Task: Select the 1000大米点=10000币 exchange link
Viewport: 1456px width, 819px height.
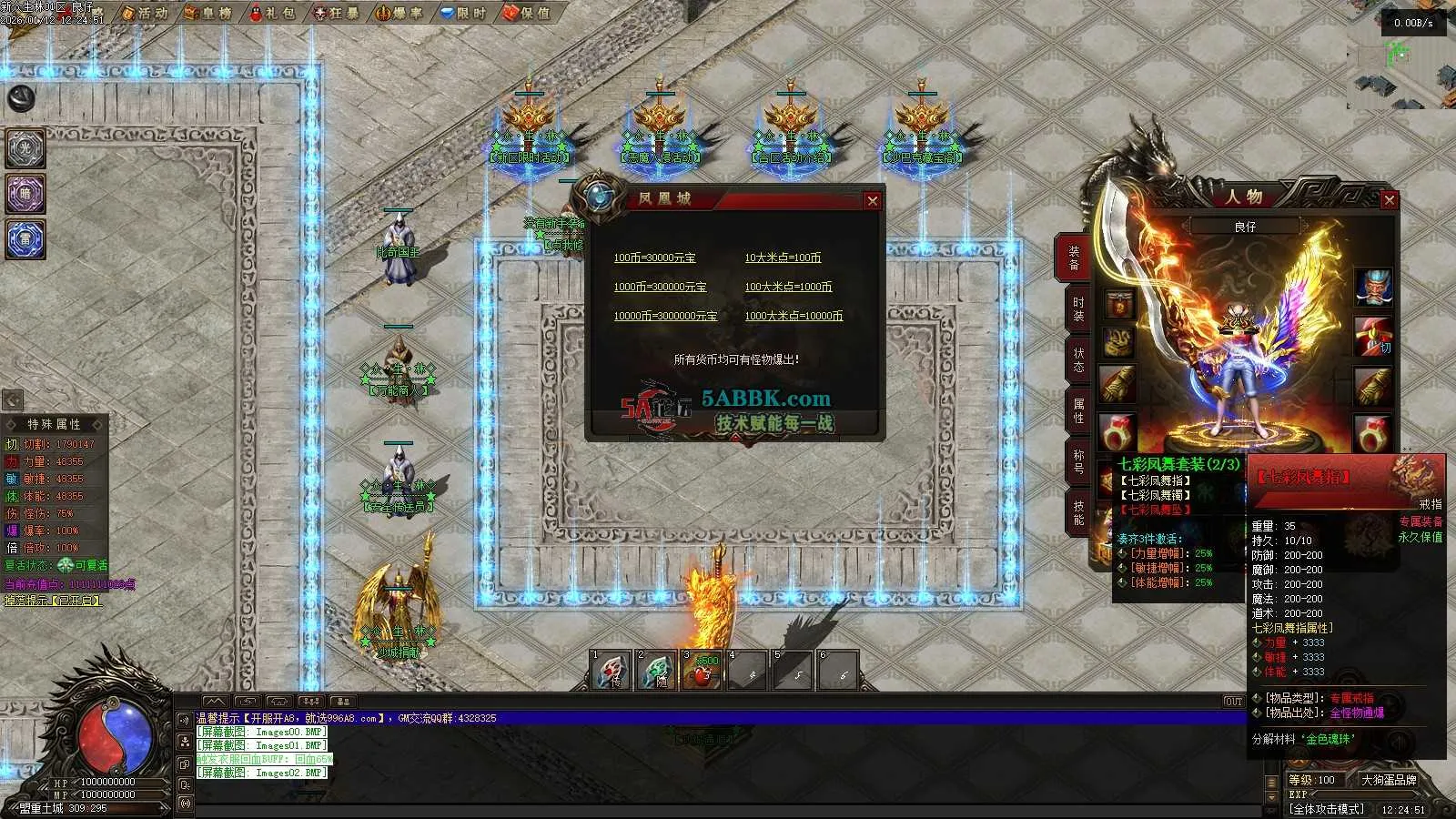Action: click(794, 316)
